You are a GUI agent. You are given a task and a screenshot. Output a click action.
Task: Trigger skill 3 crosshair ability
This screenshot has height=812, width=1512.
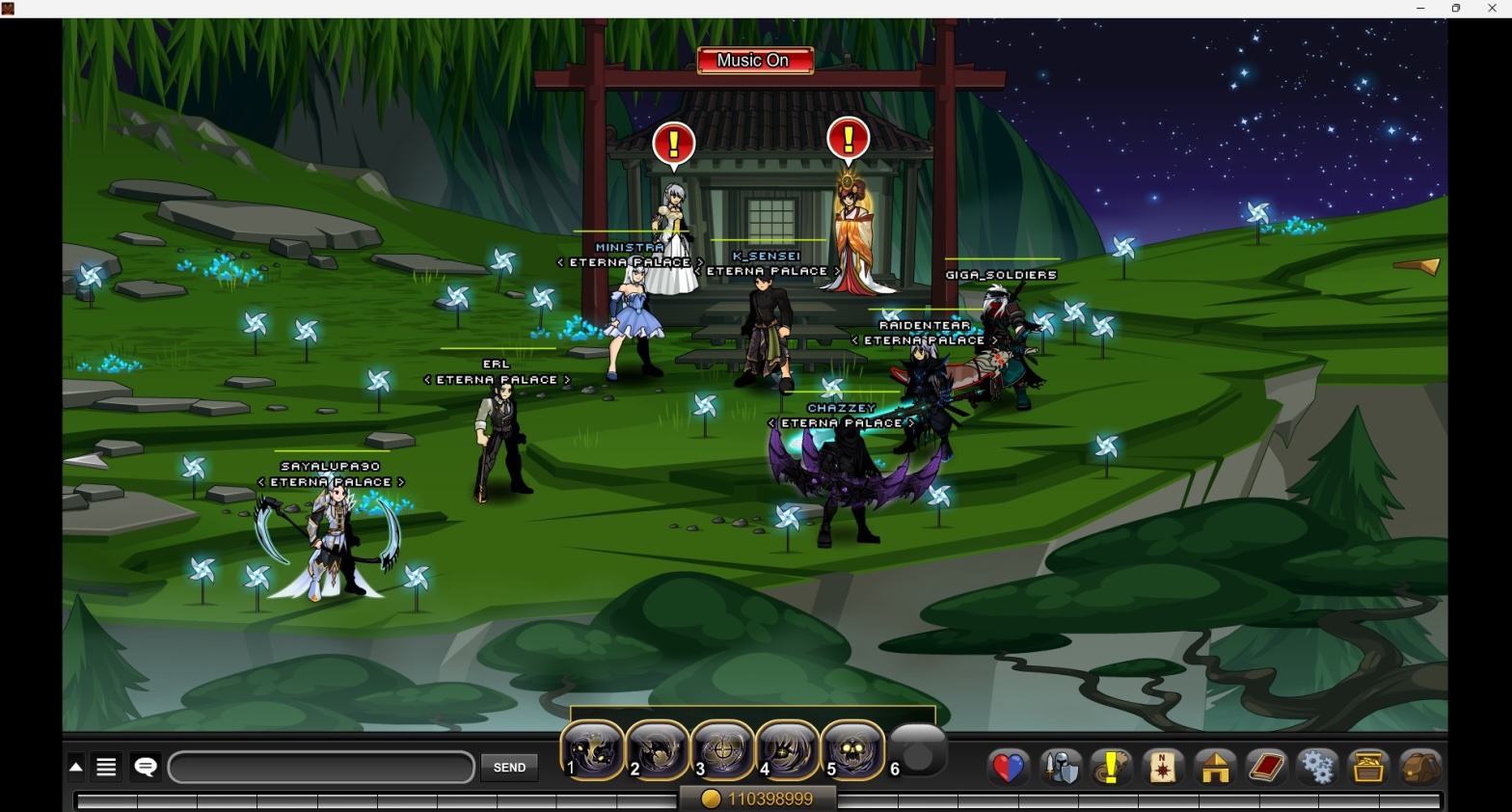pyautogui.click(x=723, y=749)
